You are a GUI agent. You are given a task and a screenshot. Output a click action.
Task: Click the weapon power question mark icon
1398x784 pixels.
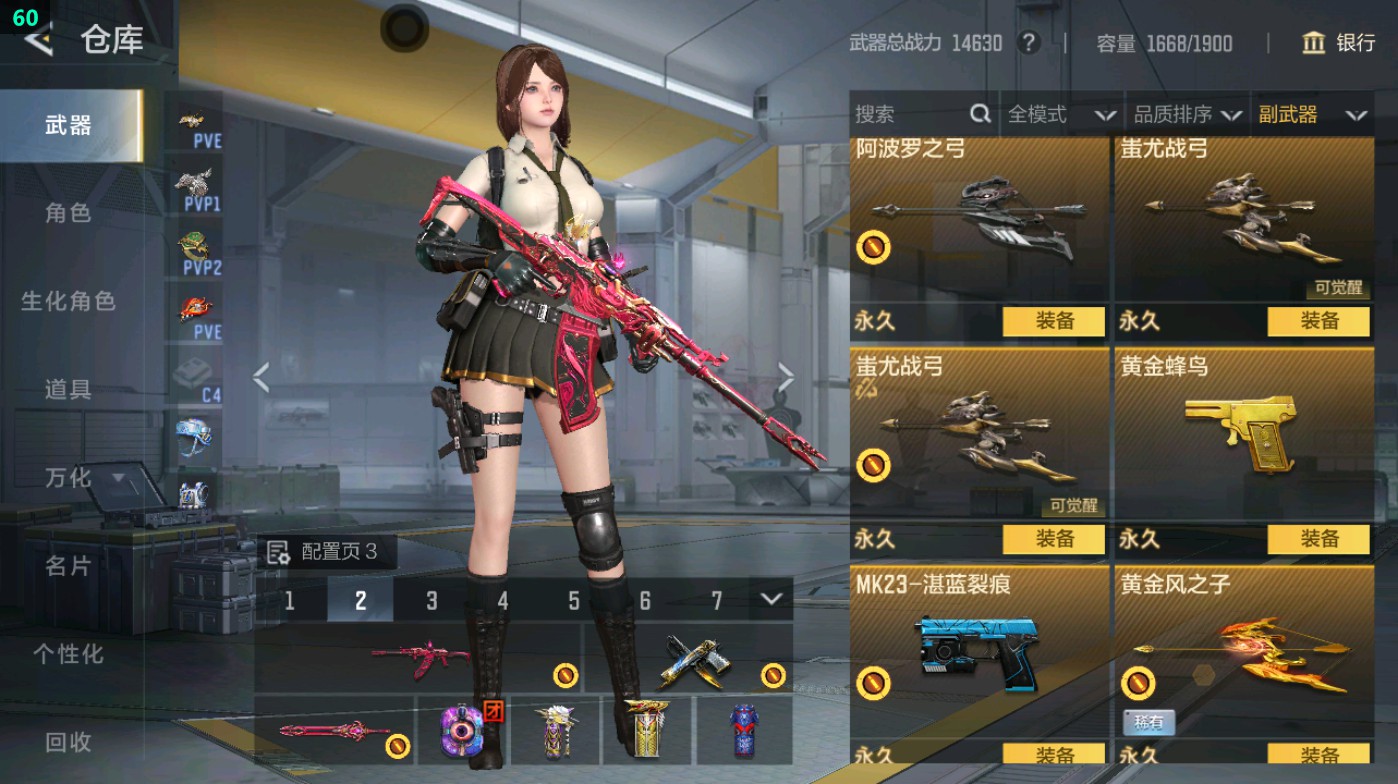1028,43
